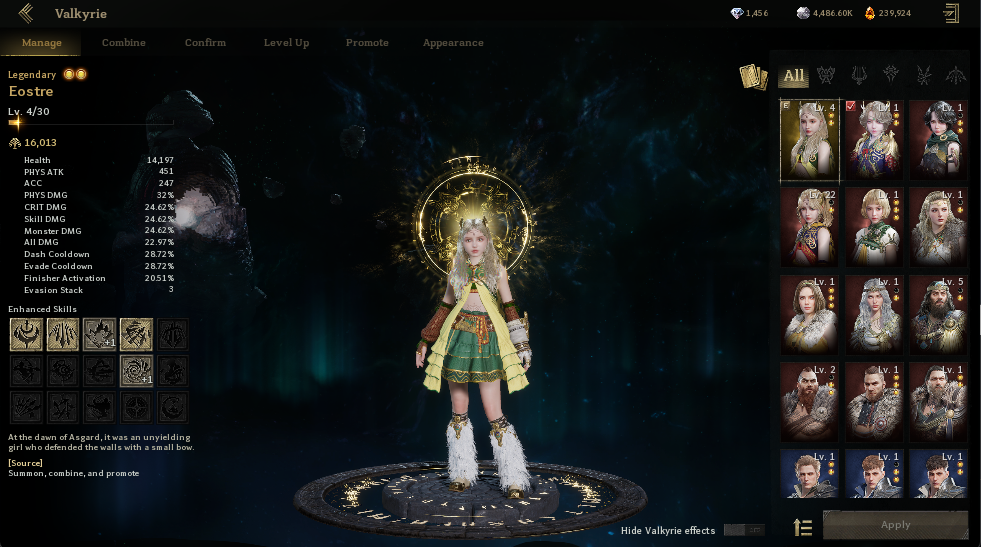Open the Confirm tab

coord(205,43)
